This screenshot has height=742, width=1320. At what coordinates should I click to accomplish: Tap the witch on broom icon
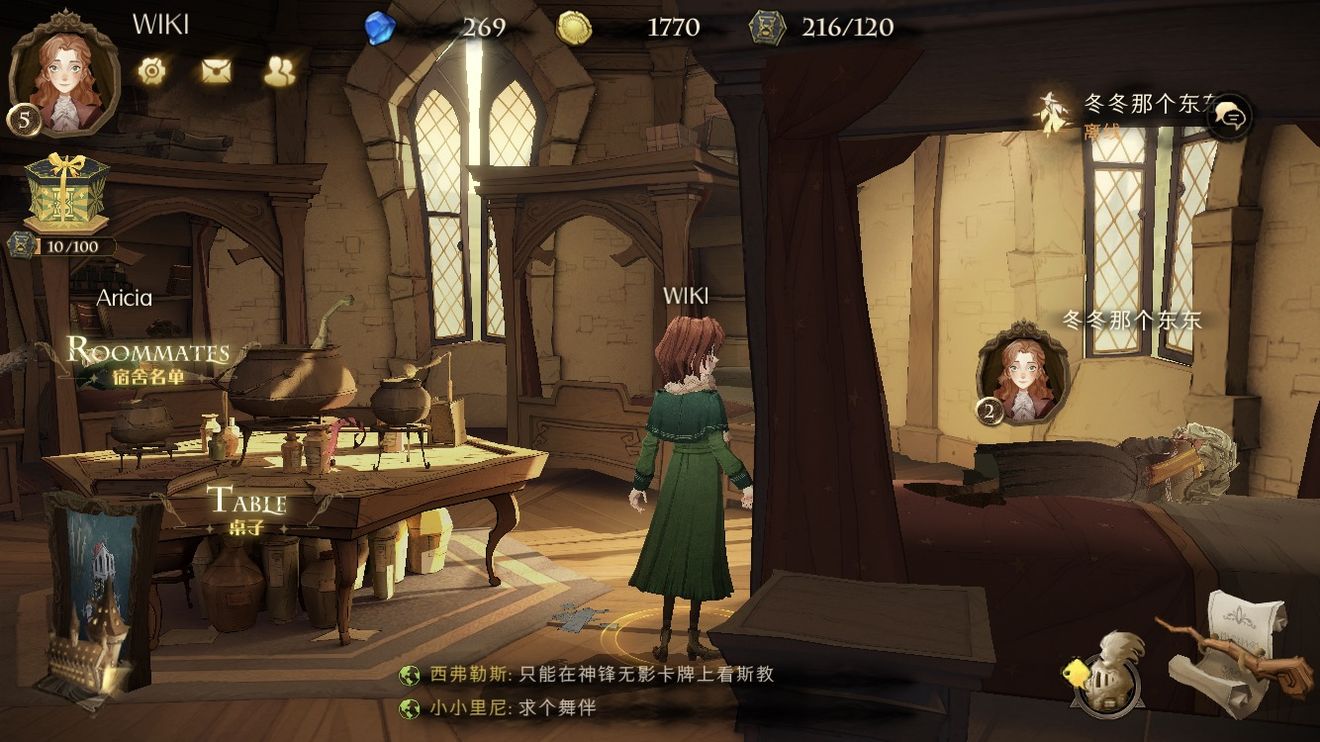click(1051, 115)
